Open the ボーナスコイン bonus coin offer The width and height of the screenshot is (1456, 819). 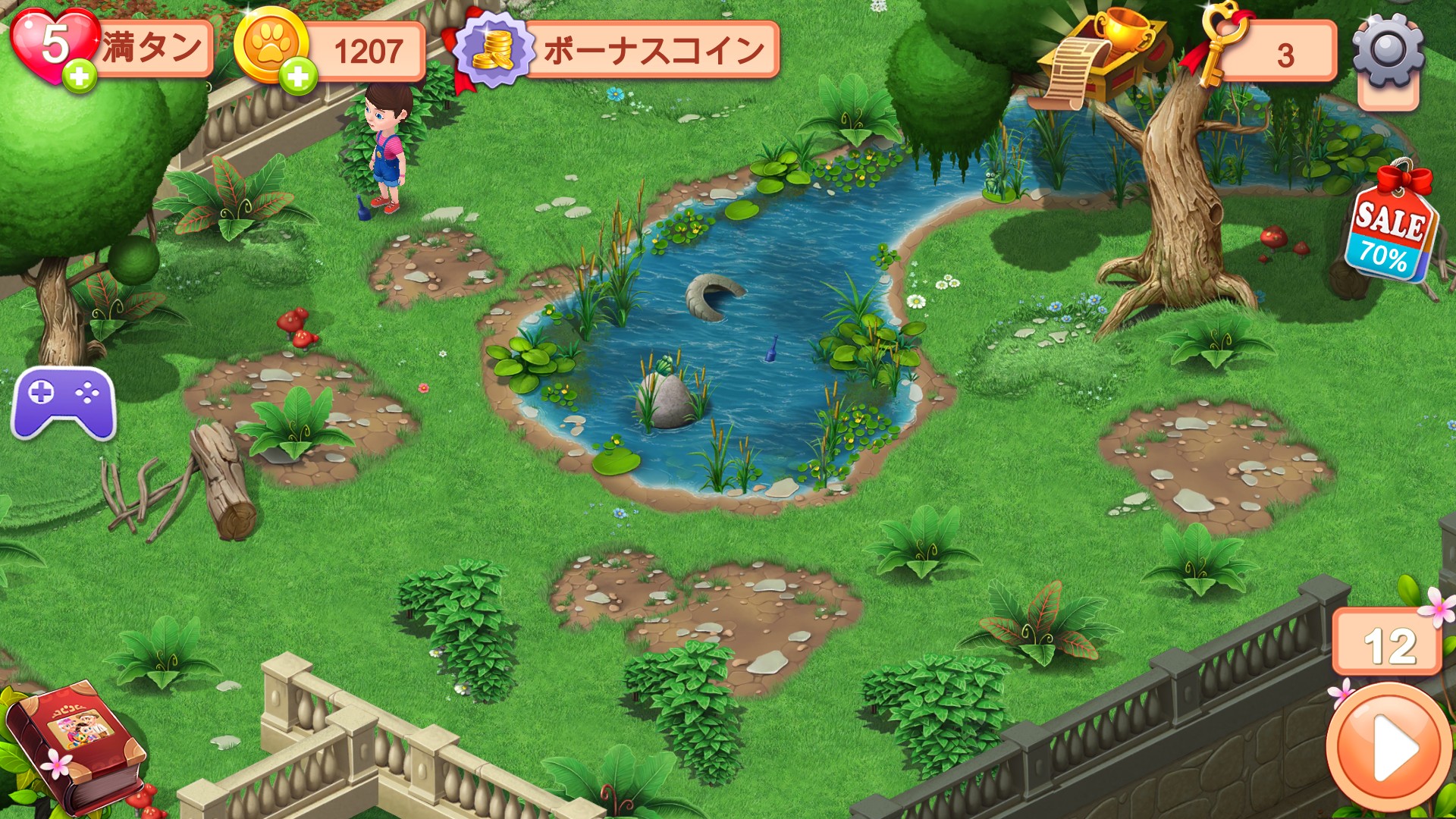point(618,50)
